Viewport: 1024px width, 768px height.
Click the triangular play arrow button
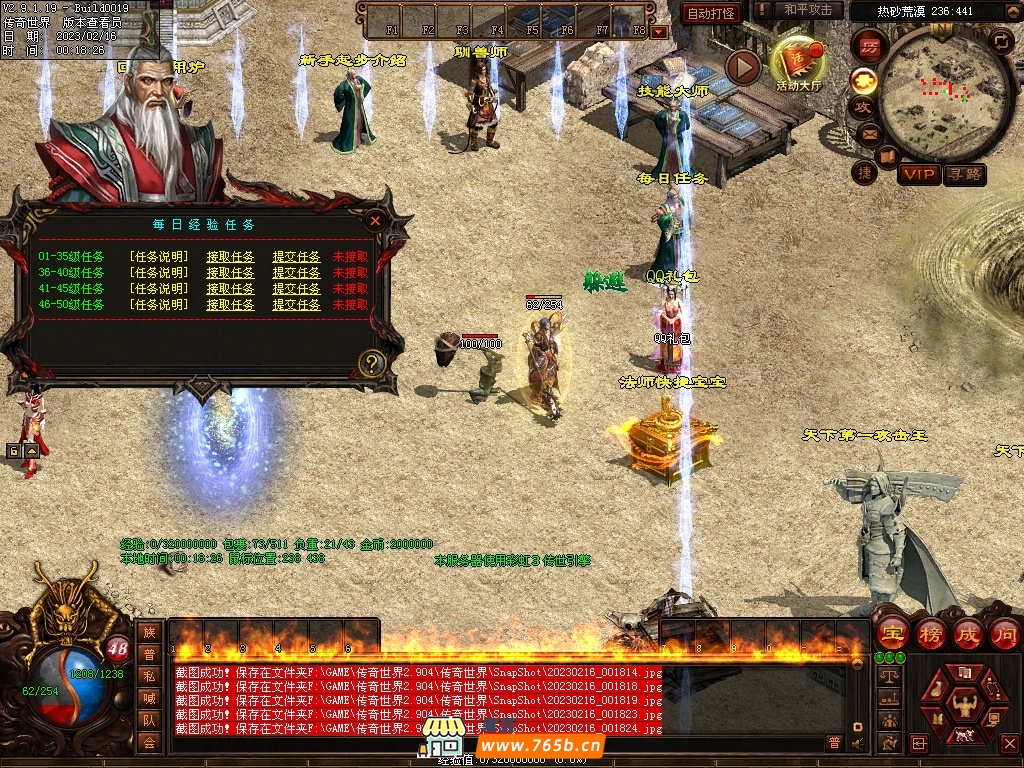point(743,67)
